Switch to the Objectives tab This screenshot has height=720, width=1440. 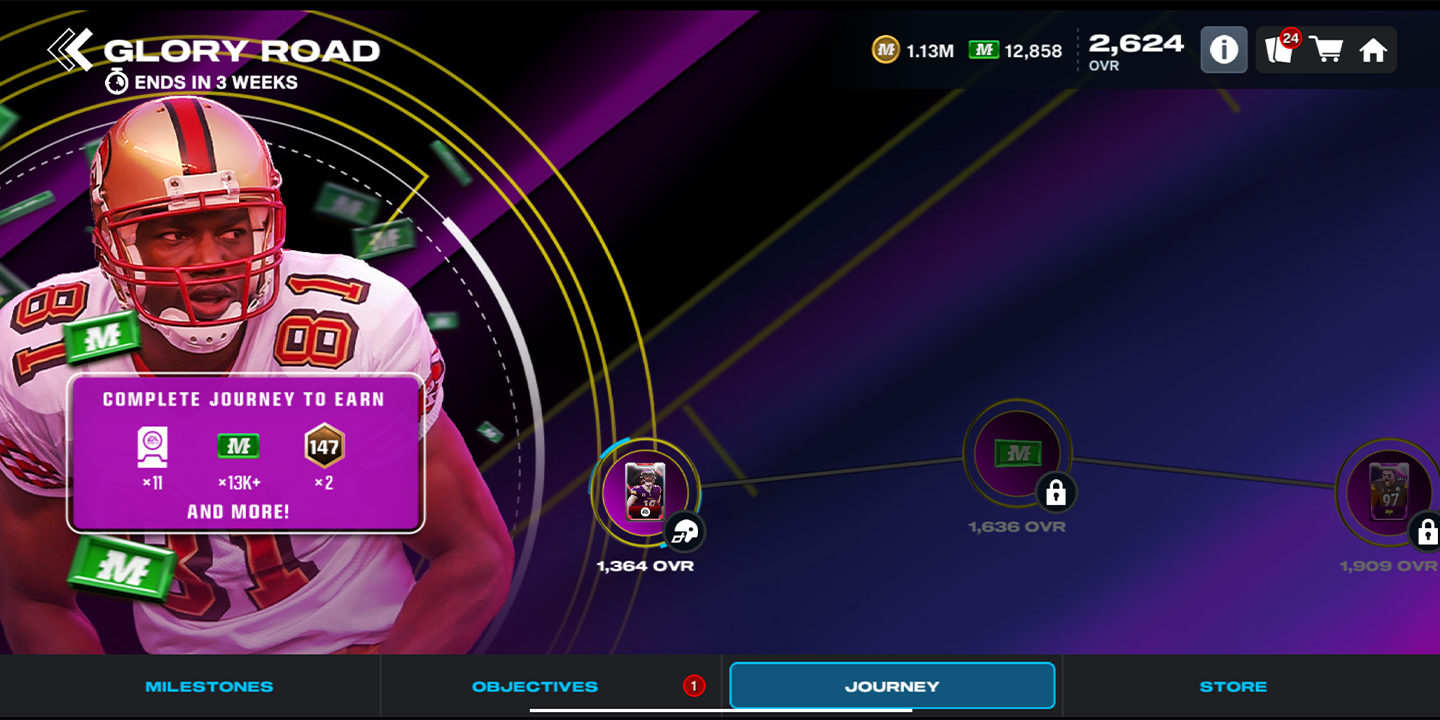point(535,687)
